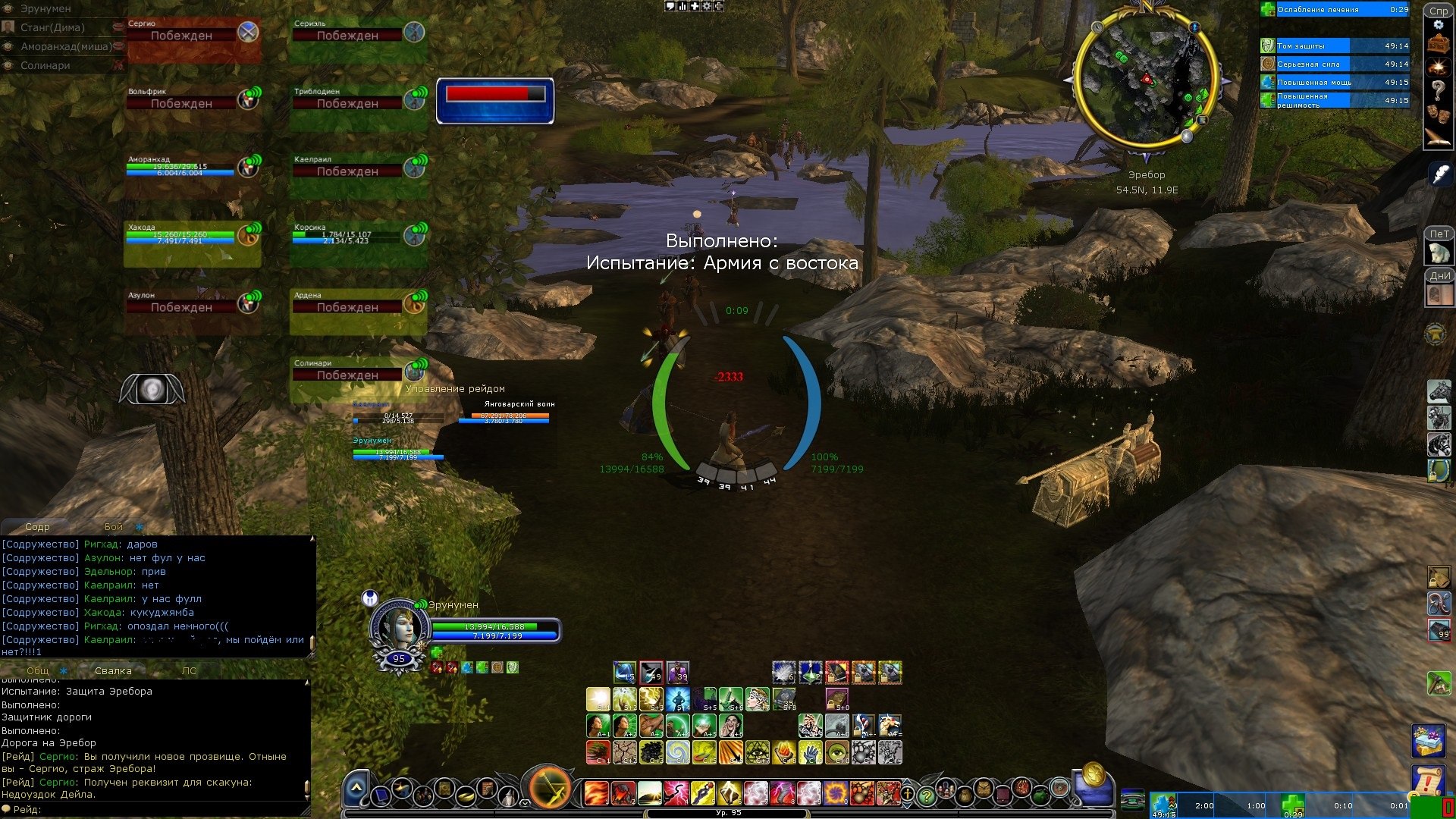
Task: Click the gear settings icon under Спр
Action: [x=1438, y=25]
